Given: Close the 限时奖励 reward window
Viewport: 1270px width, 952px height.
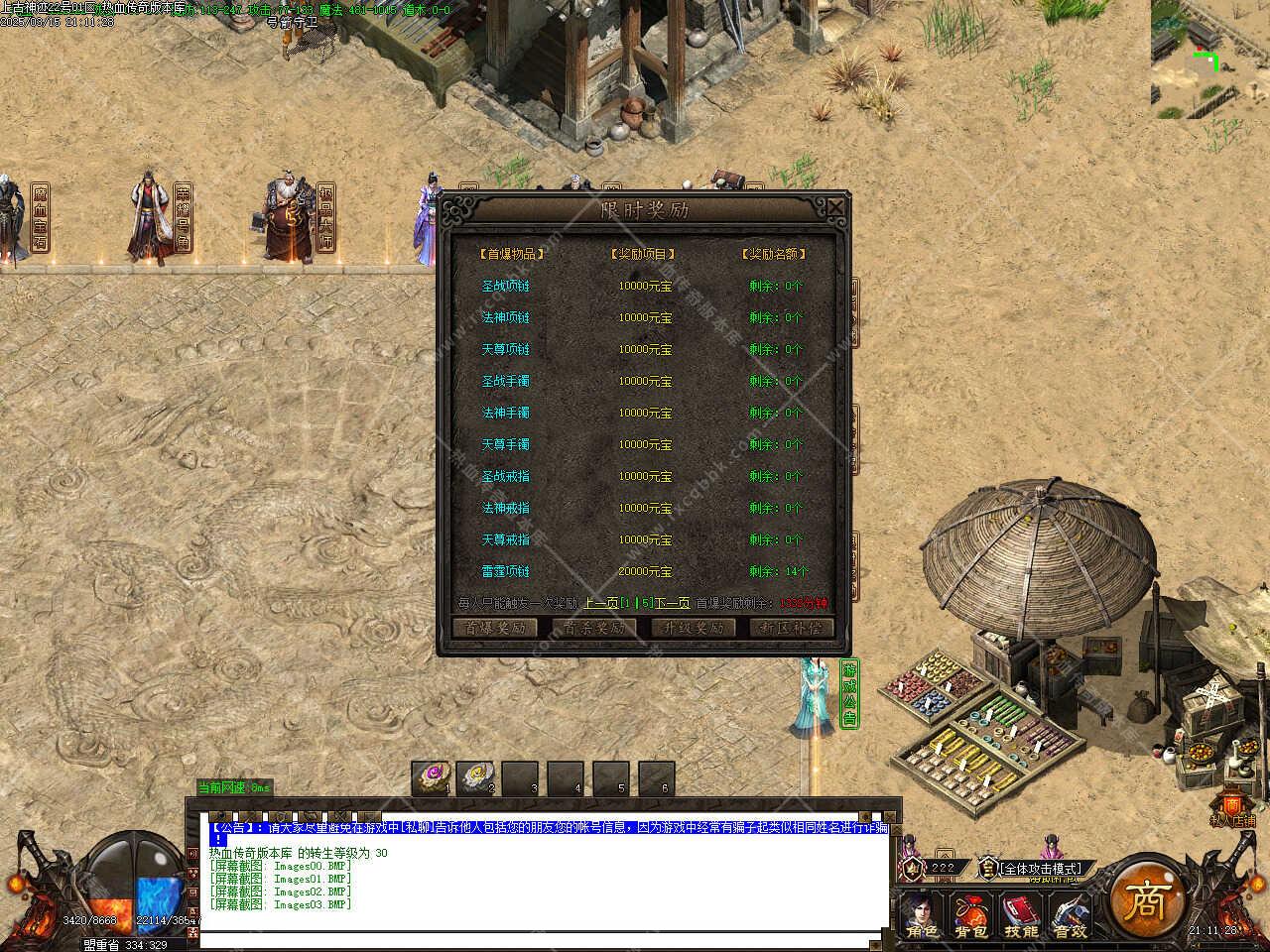Looking at the screenshot, I should pos(836,207).
